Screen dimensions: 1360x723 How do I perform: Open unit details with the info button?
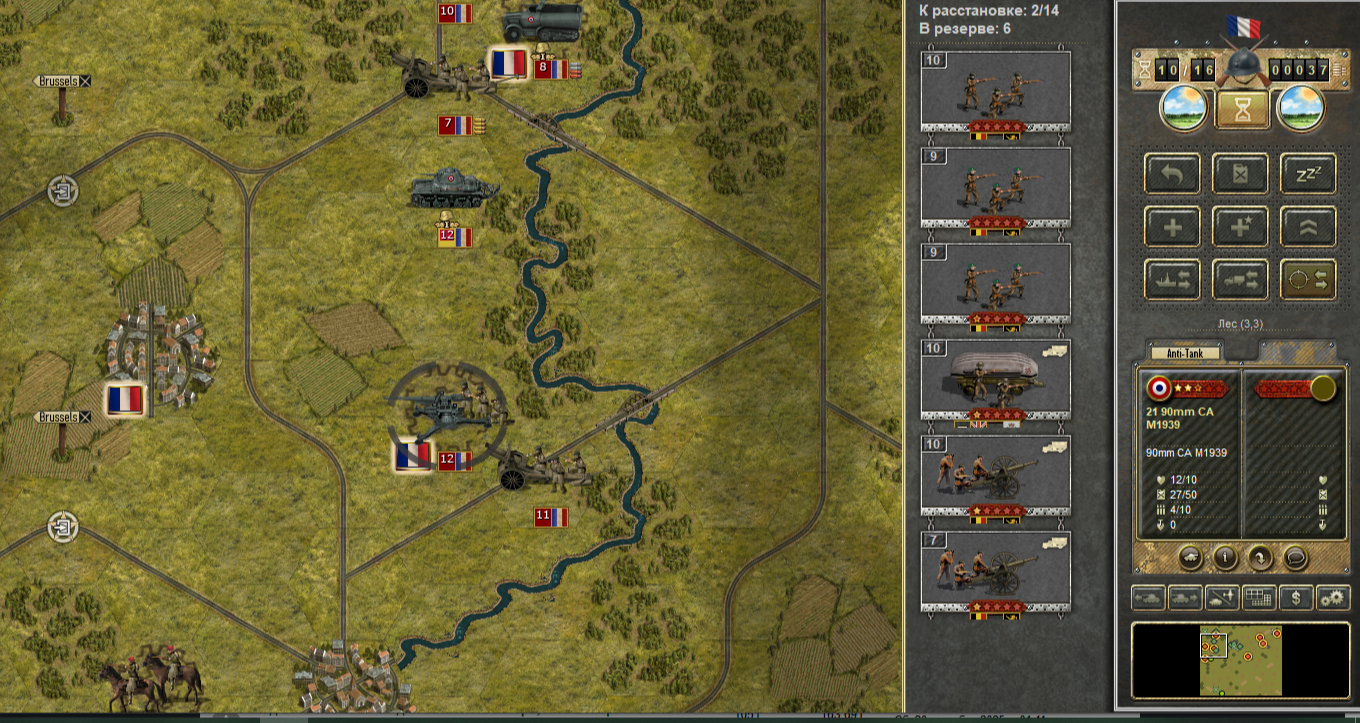1225,557
